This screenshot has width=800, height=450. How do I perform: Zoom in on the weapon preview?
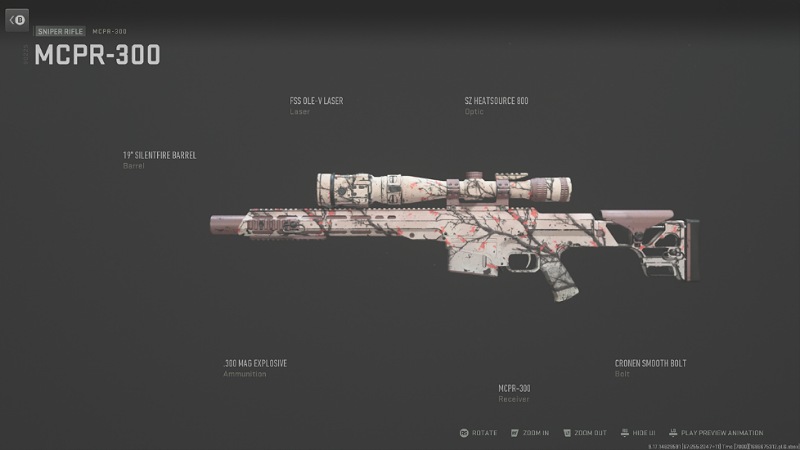coord(530,433)
